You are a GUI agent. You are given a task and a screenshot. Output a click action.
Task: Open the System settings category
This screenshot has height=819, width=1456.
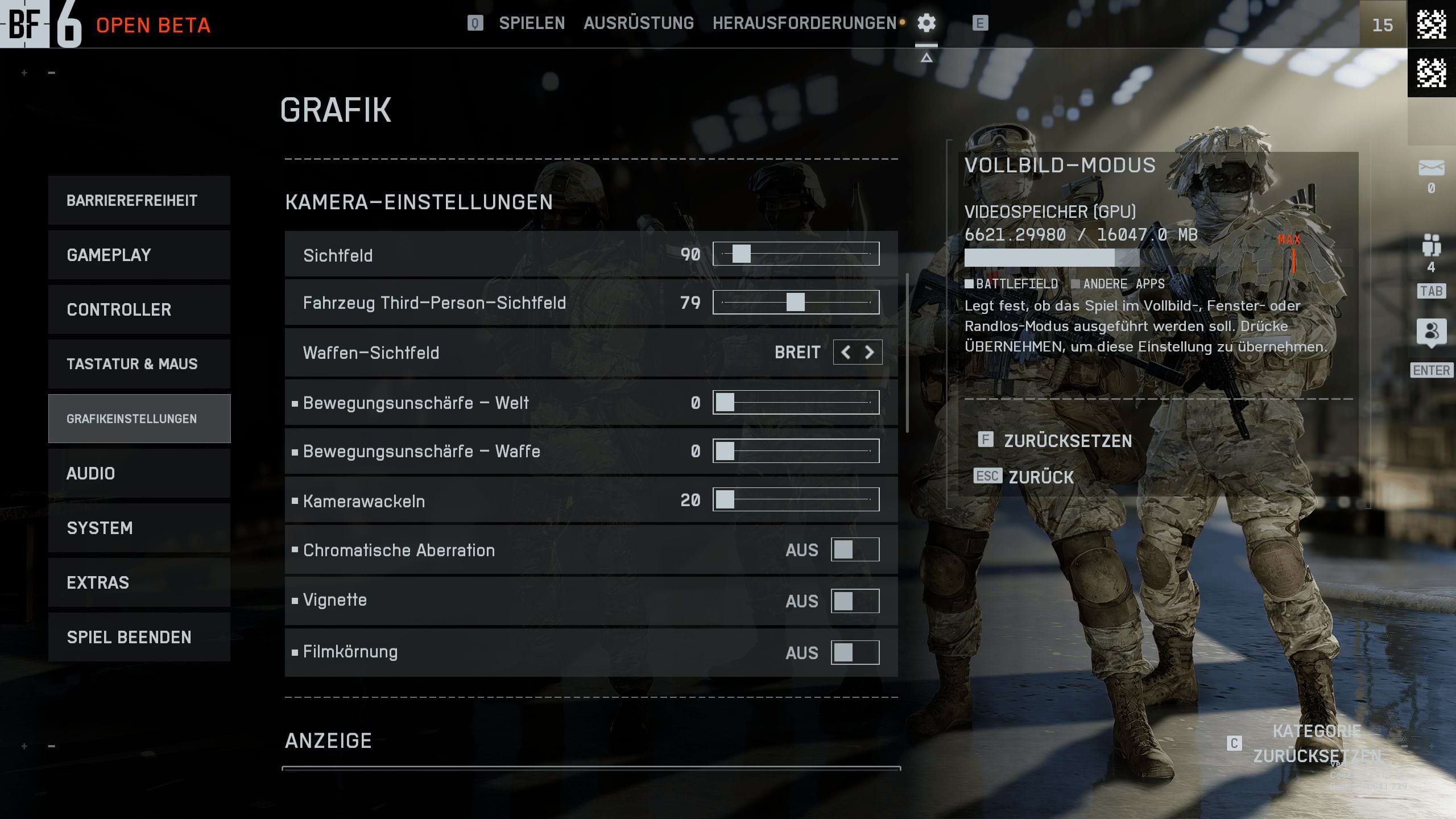[x=139, y=528]
